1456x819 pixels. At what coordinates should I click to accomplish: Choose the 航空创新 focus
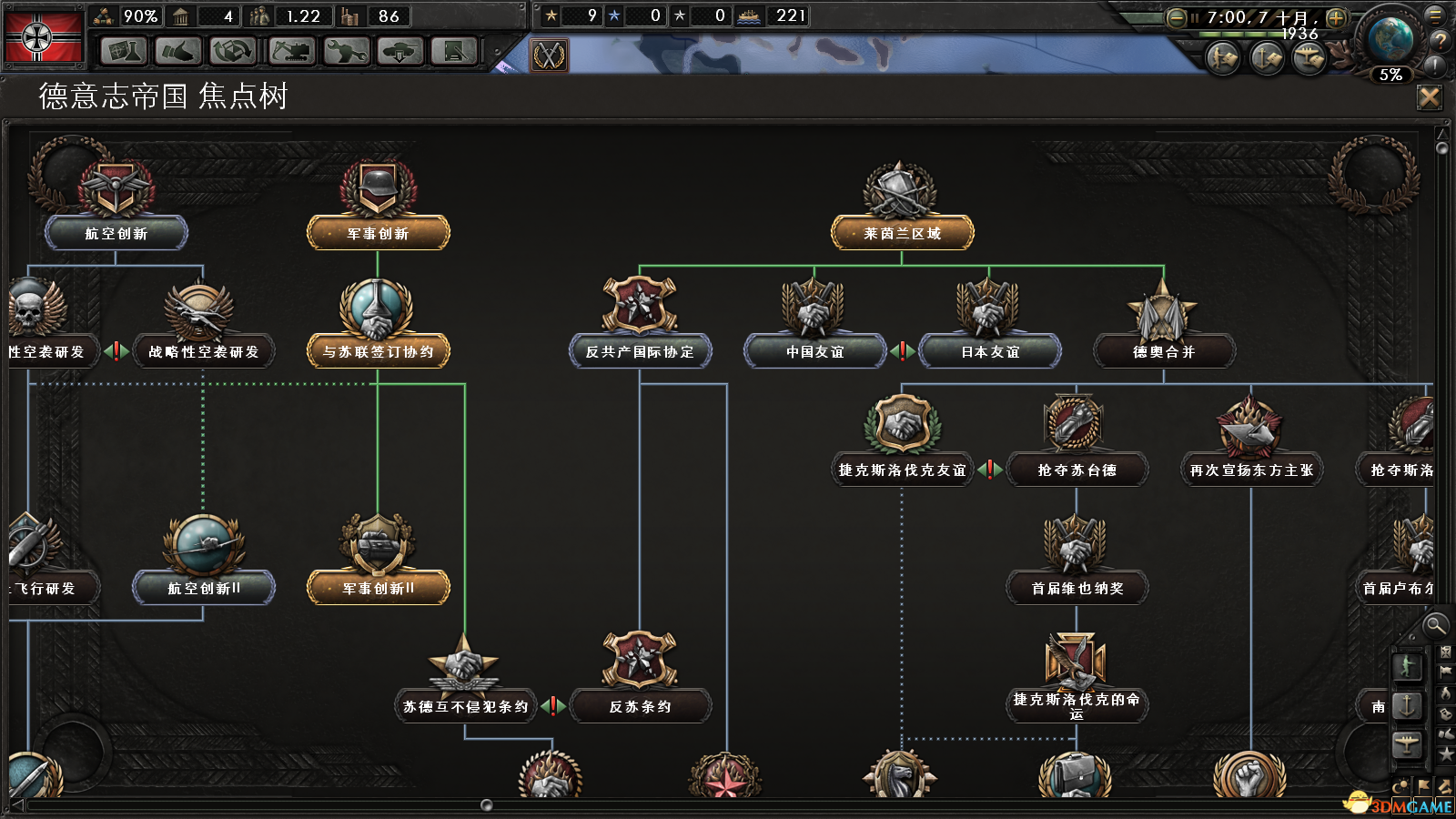tap(116, 233)
